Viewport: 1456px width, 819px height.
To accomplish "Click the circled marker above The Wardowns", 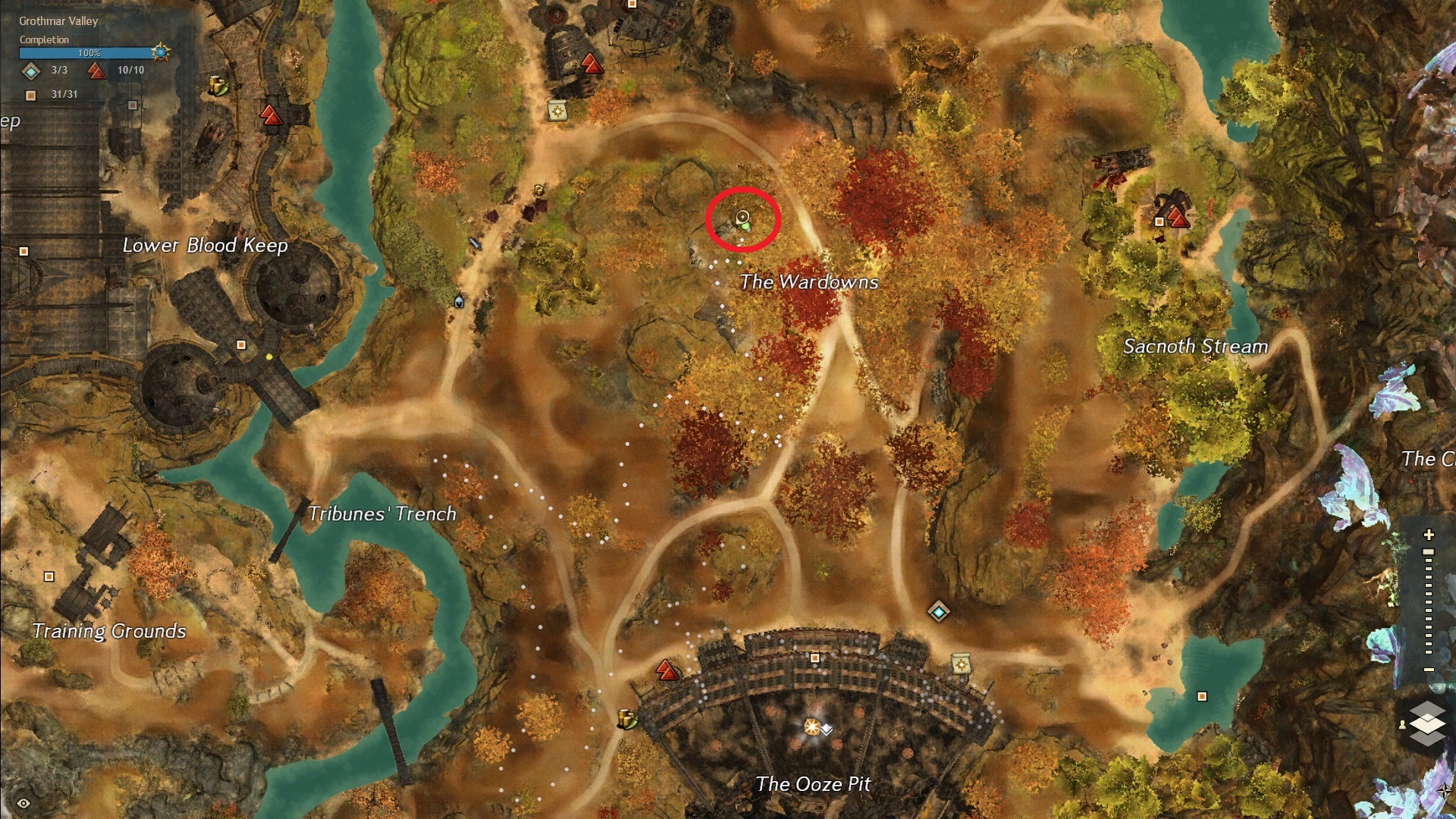I will pos(742,218).
